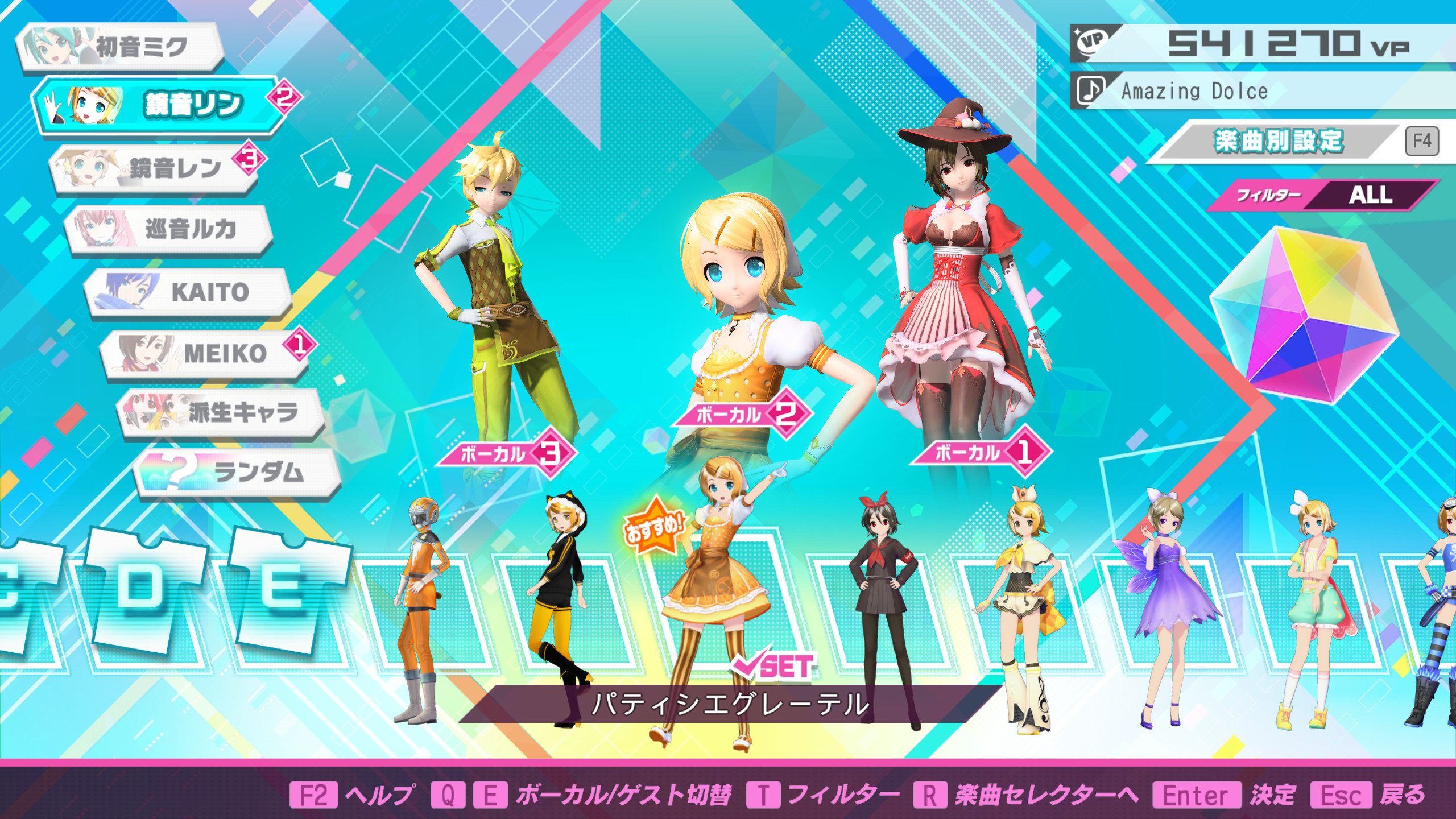Image resolution: width=1456 pixels, height=819 pixels.
Task: Select the KAITO character icon
Action: 191,292
